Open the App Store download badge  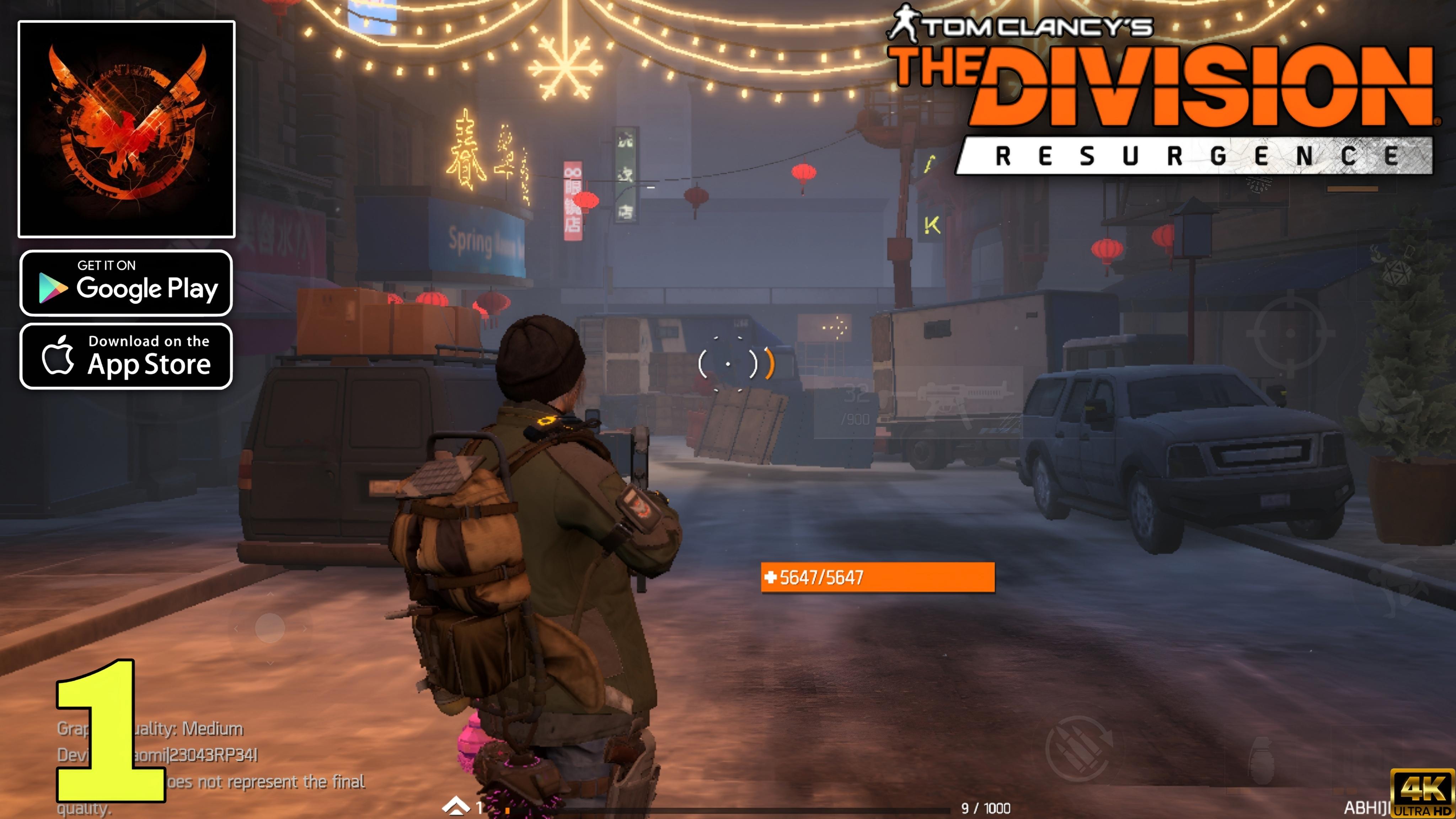click(126, 356)
